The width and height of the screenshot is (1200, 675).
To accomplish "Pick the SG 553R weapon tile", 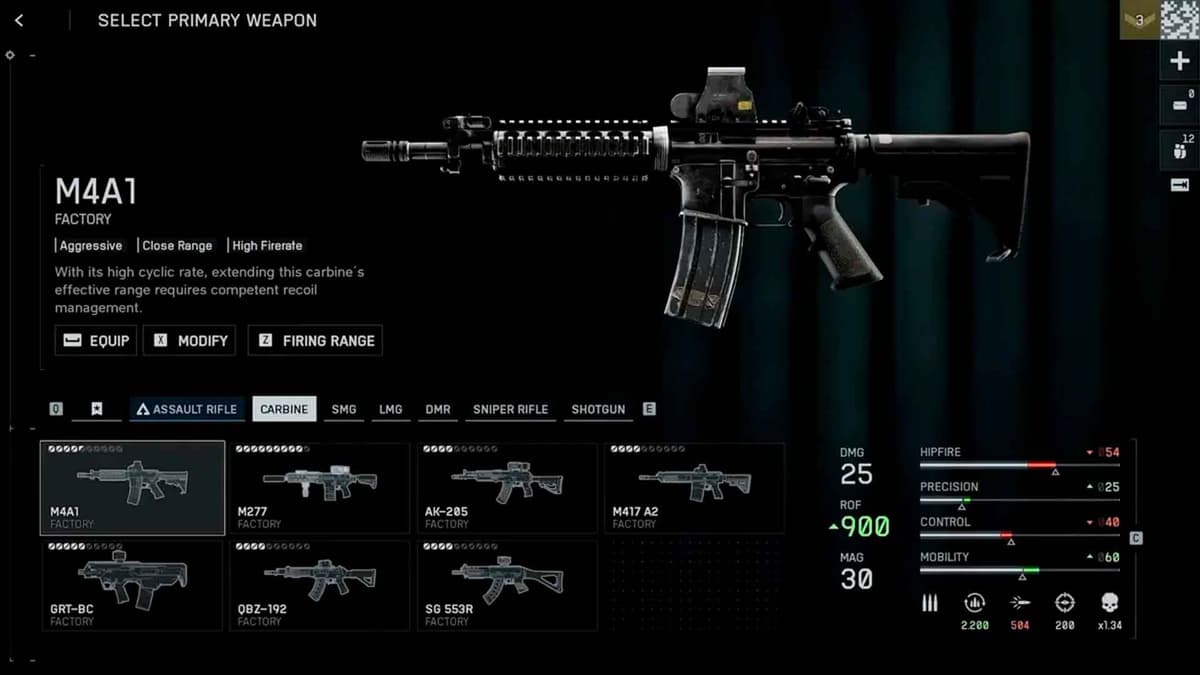I will (507, 585).
